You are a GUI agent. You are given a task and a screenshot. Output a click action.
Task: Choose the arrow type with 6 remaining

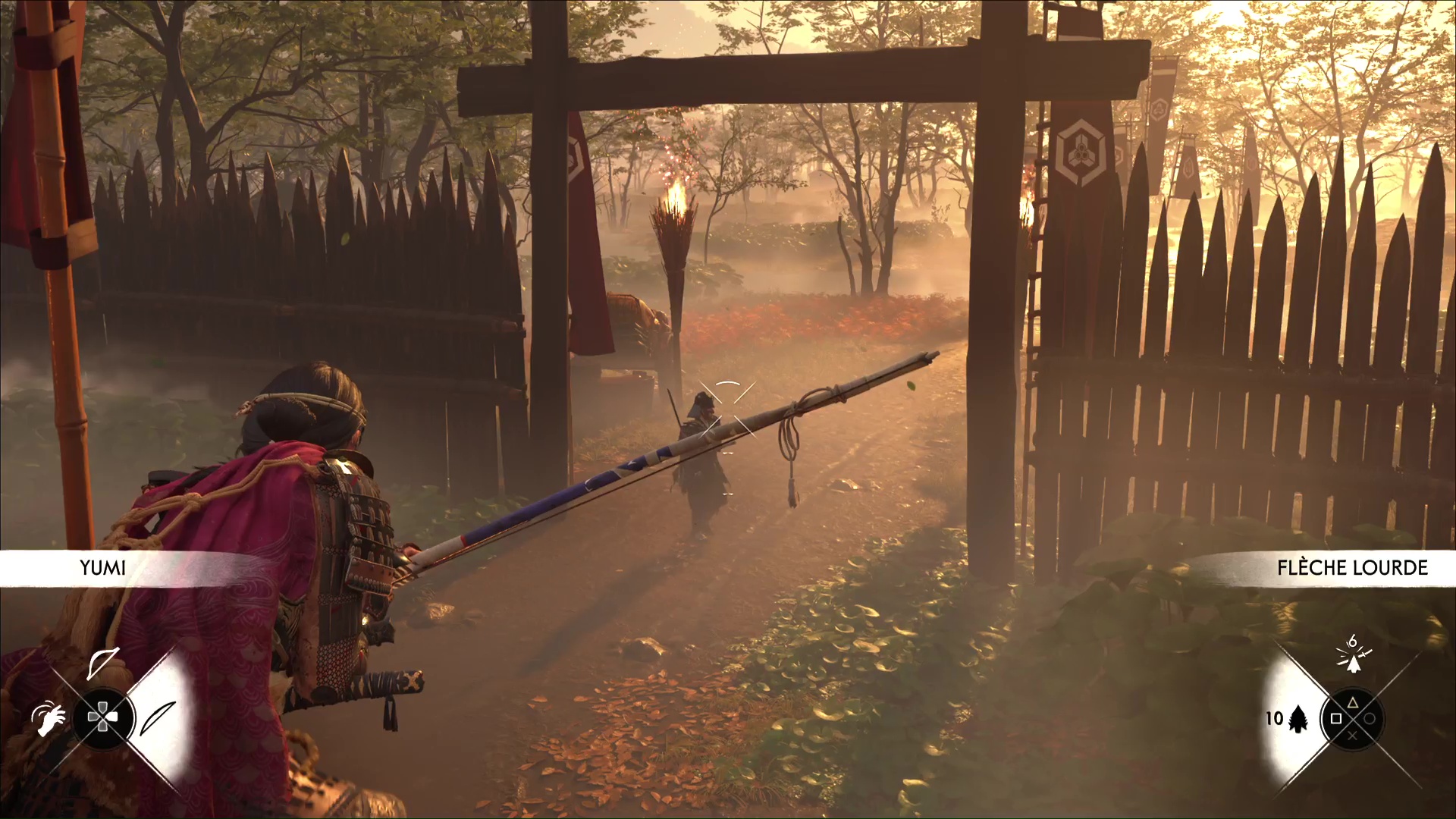pos(1353,657)
